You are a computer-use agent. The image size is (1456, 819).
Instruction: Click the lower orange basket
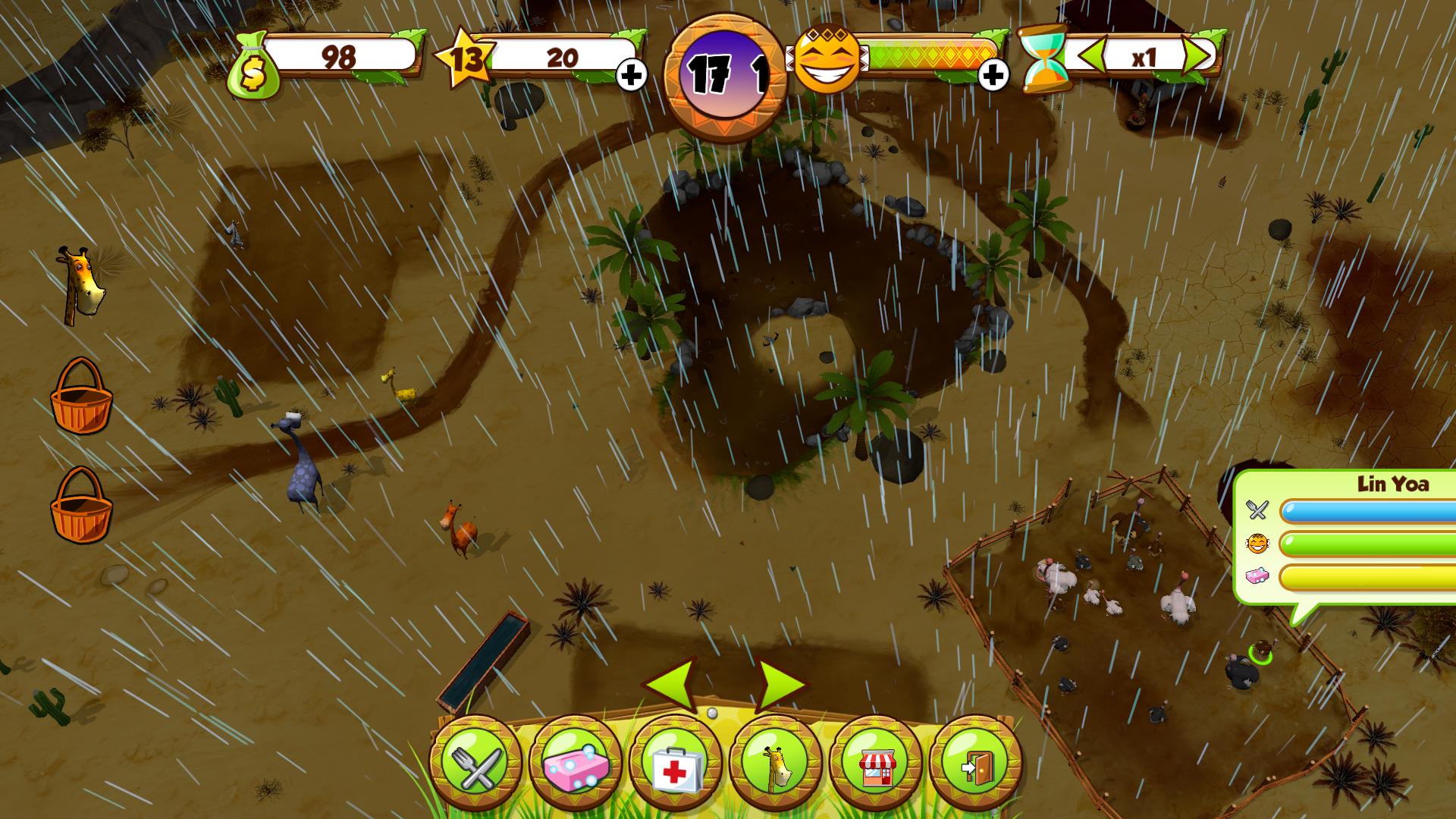[x=81, y=506]
